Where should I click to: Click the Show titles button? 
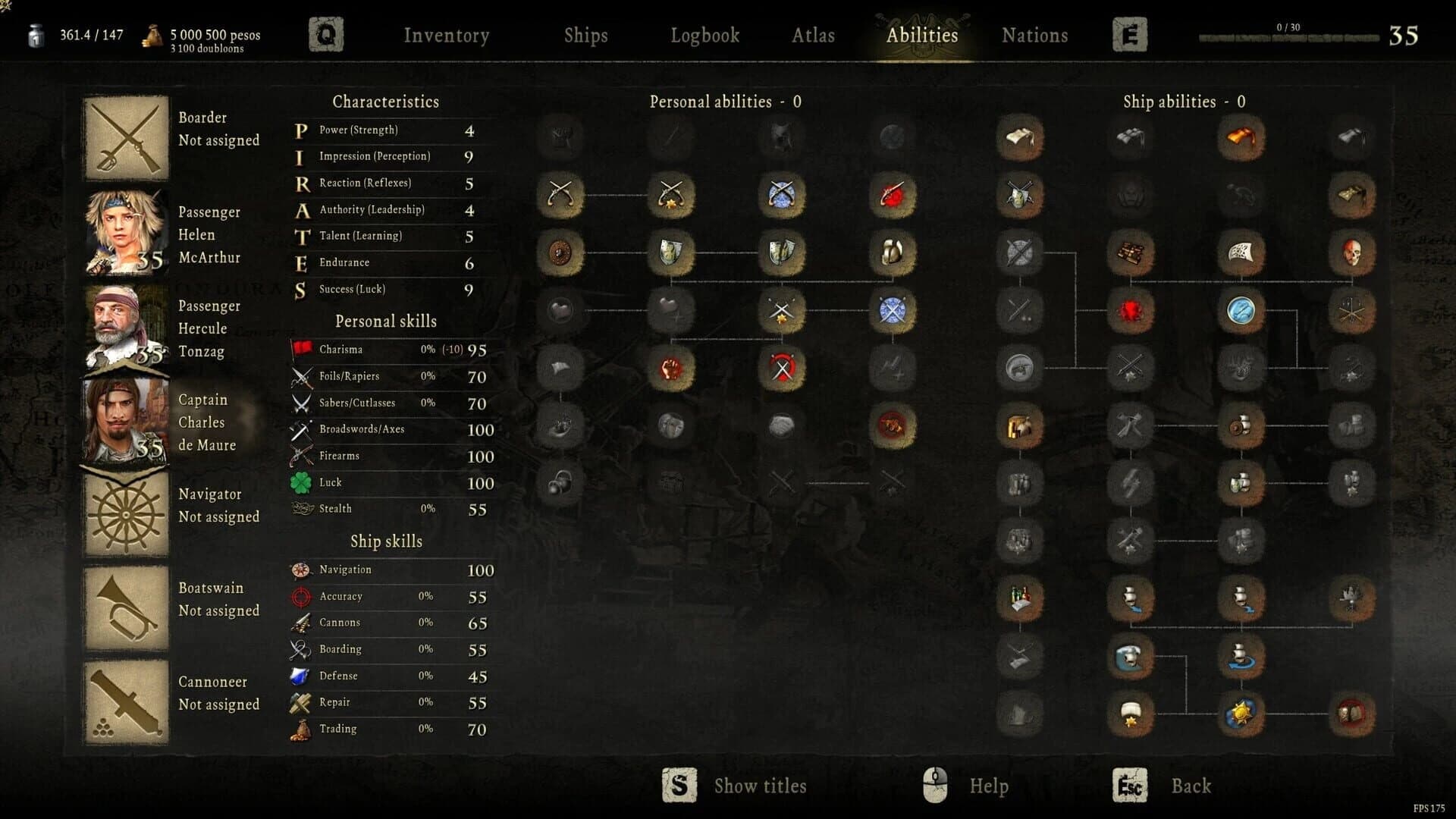pos(758,786)
